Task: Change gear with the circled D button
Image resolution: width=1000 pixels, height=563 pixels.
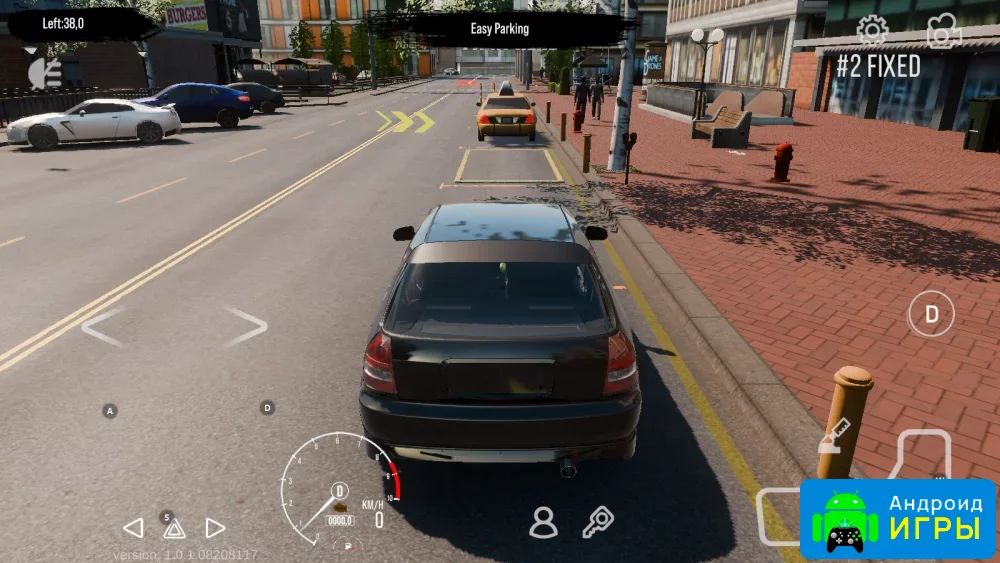Action: coord(931,314)
